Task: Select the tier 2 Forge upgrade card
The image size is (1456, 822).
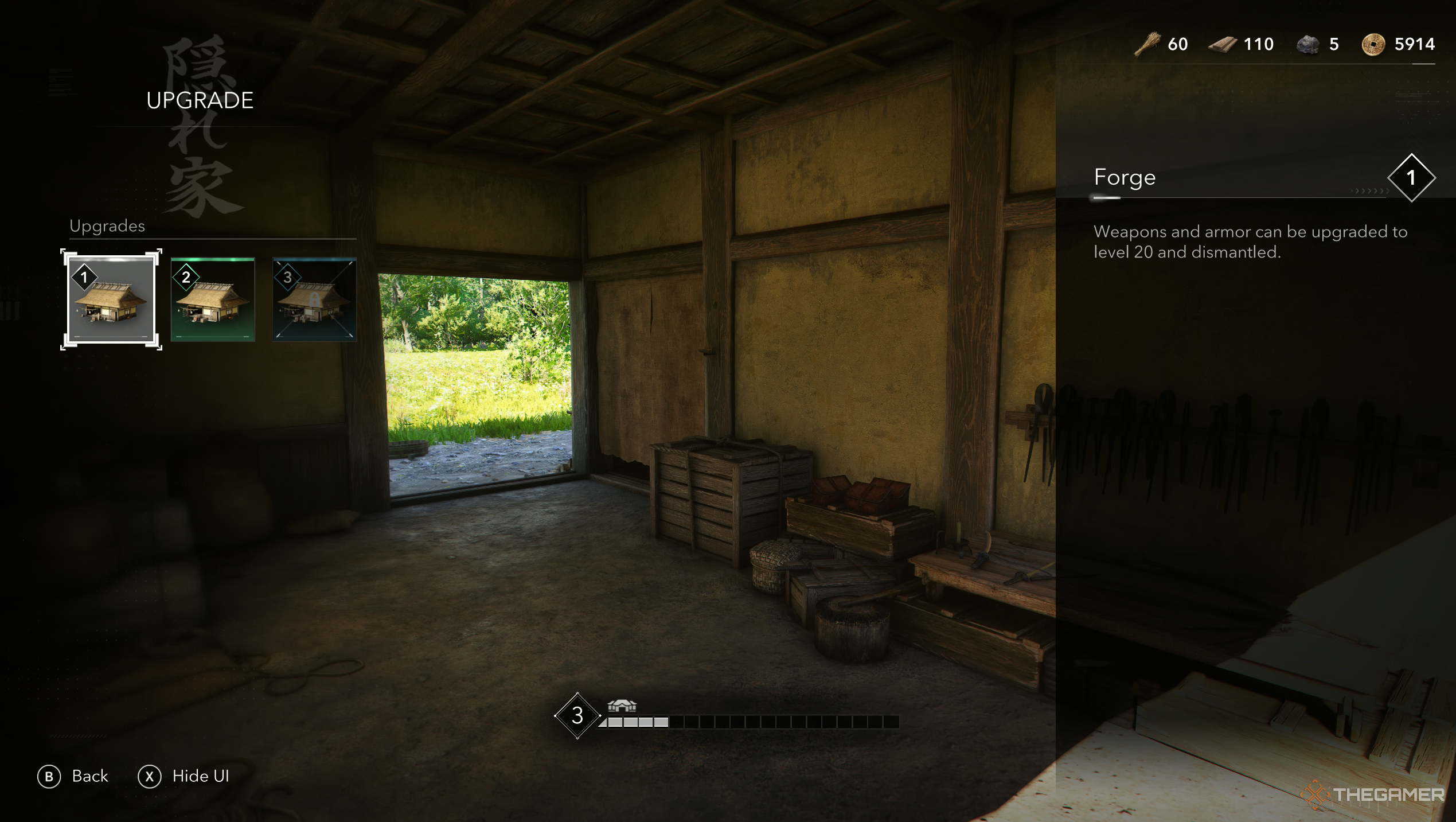Action: (x=213, y=299)
